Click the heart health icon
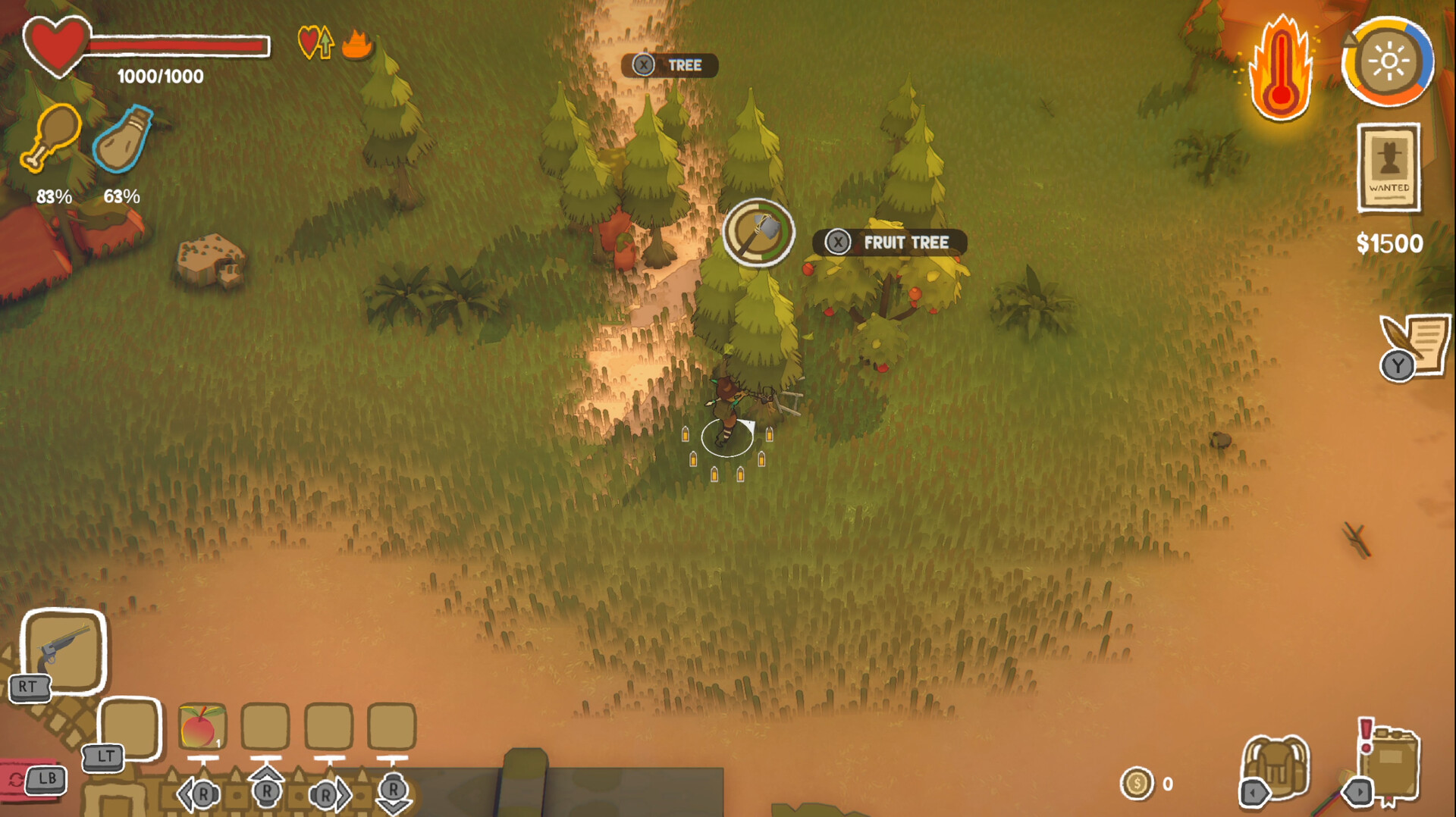The height and width of the screenshot is (817, 1456). (x=57, y=45)
